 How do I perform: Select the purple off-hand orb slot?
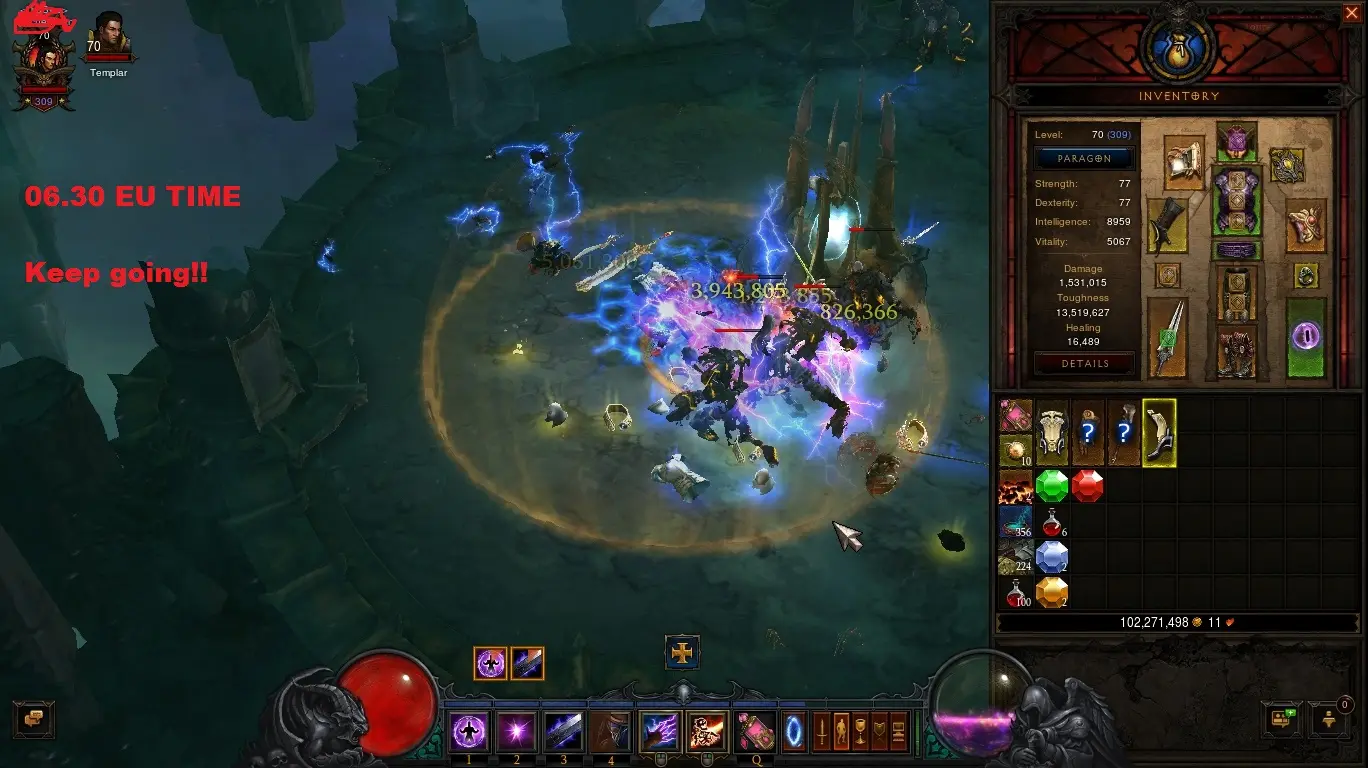(1306, 337)
